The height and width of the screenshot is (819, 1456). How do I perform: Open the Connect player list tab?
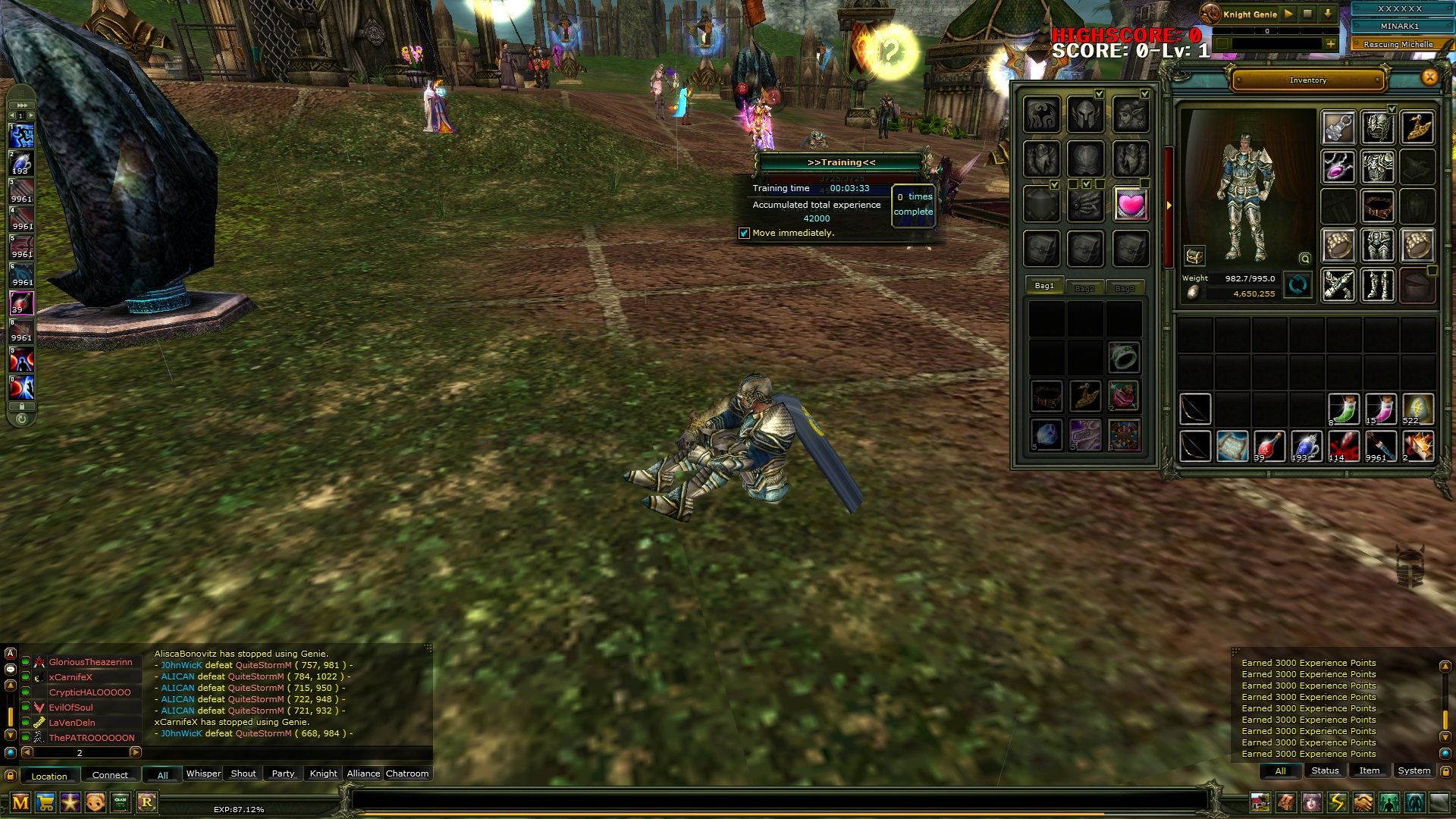[110, 775]
